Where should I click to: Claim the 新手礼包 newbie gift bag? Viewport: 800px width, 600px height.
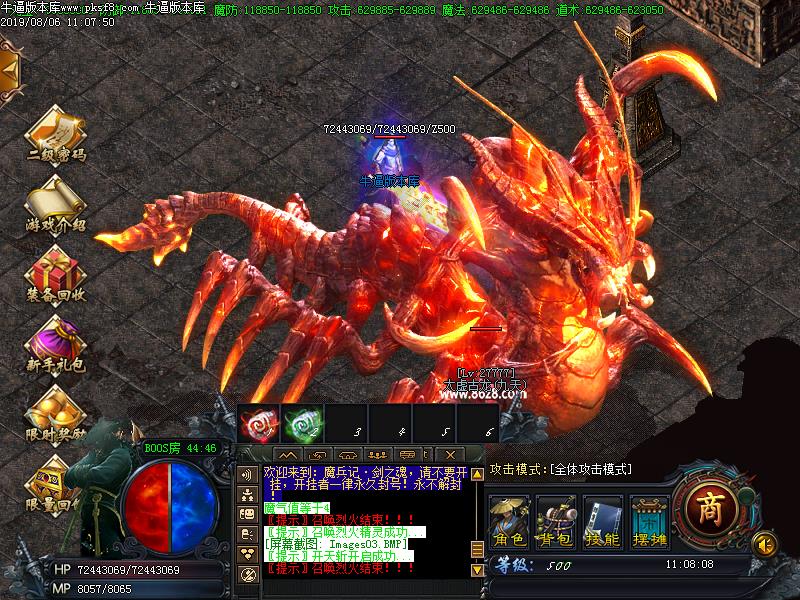click(x=55, y=338)
